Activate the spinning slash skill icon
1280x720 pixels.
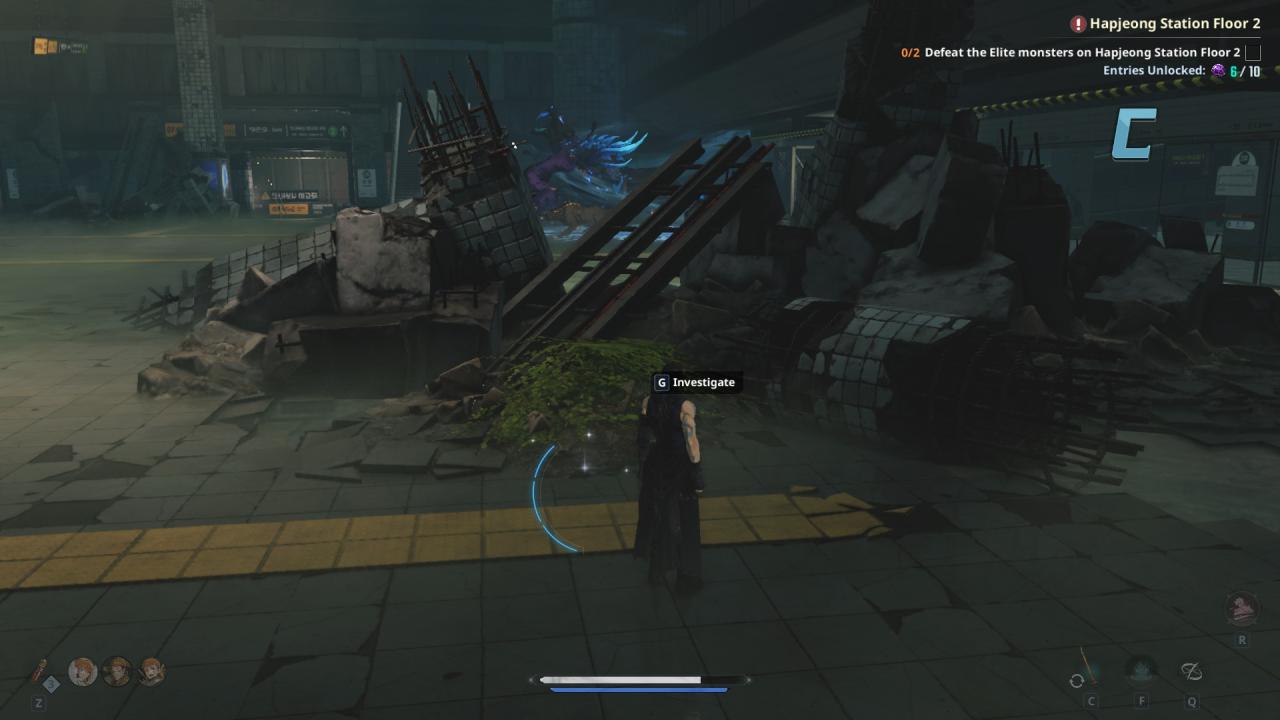coord(1191,671)
